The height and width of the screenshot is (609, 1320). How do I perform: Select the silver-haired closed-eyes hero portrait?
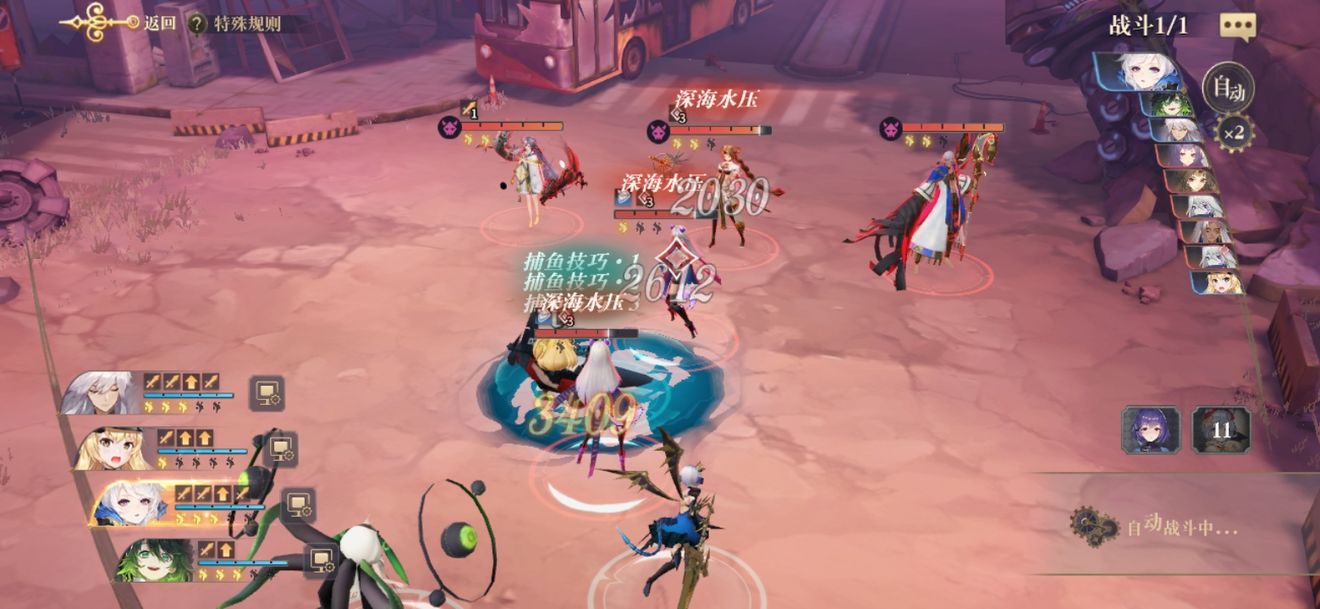100,392
